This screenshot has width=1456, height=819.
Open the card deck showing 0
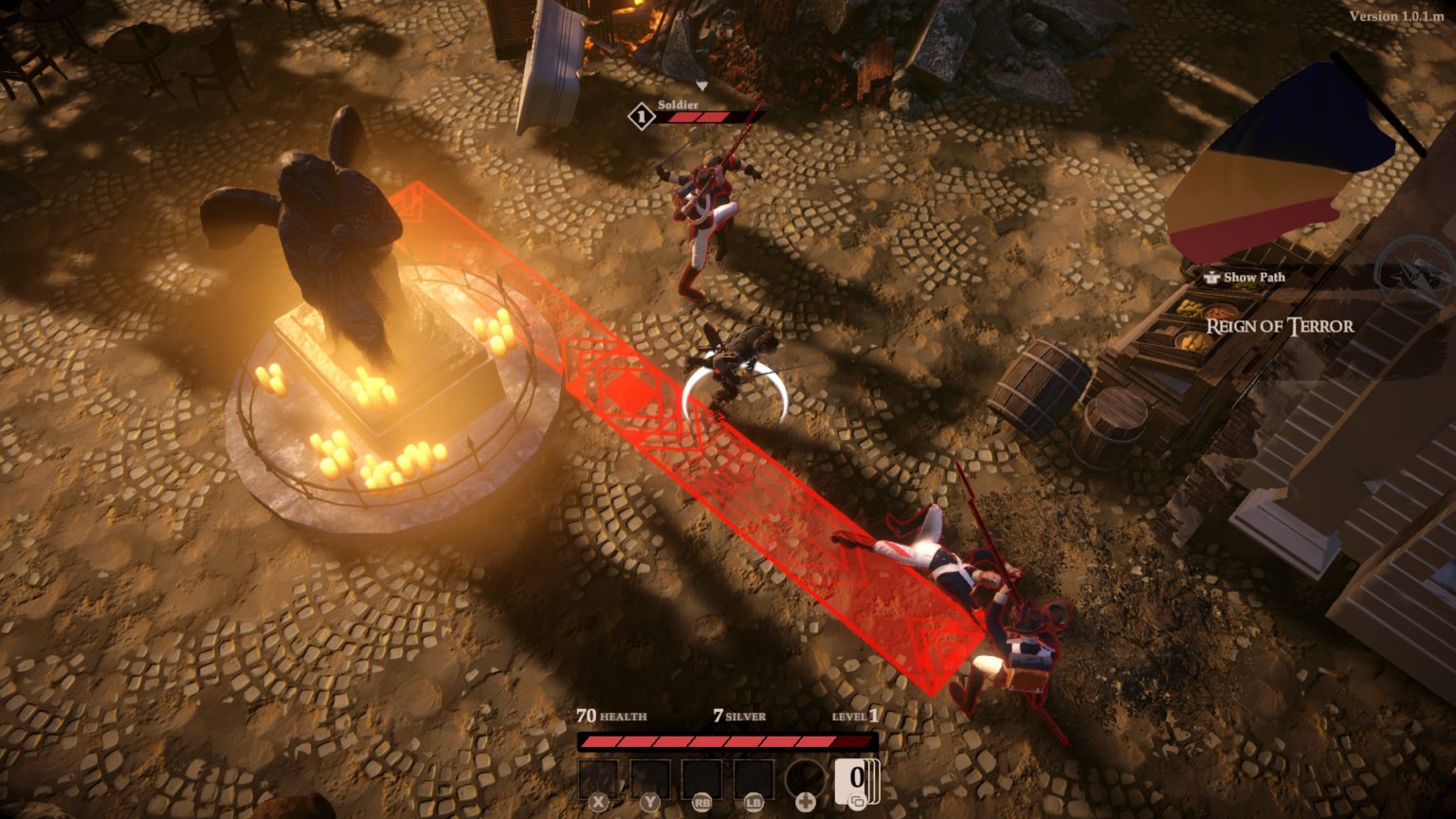857,780
